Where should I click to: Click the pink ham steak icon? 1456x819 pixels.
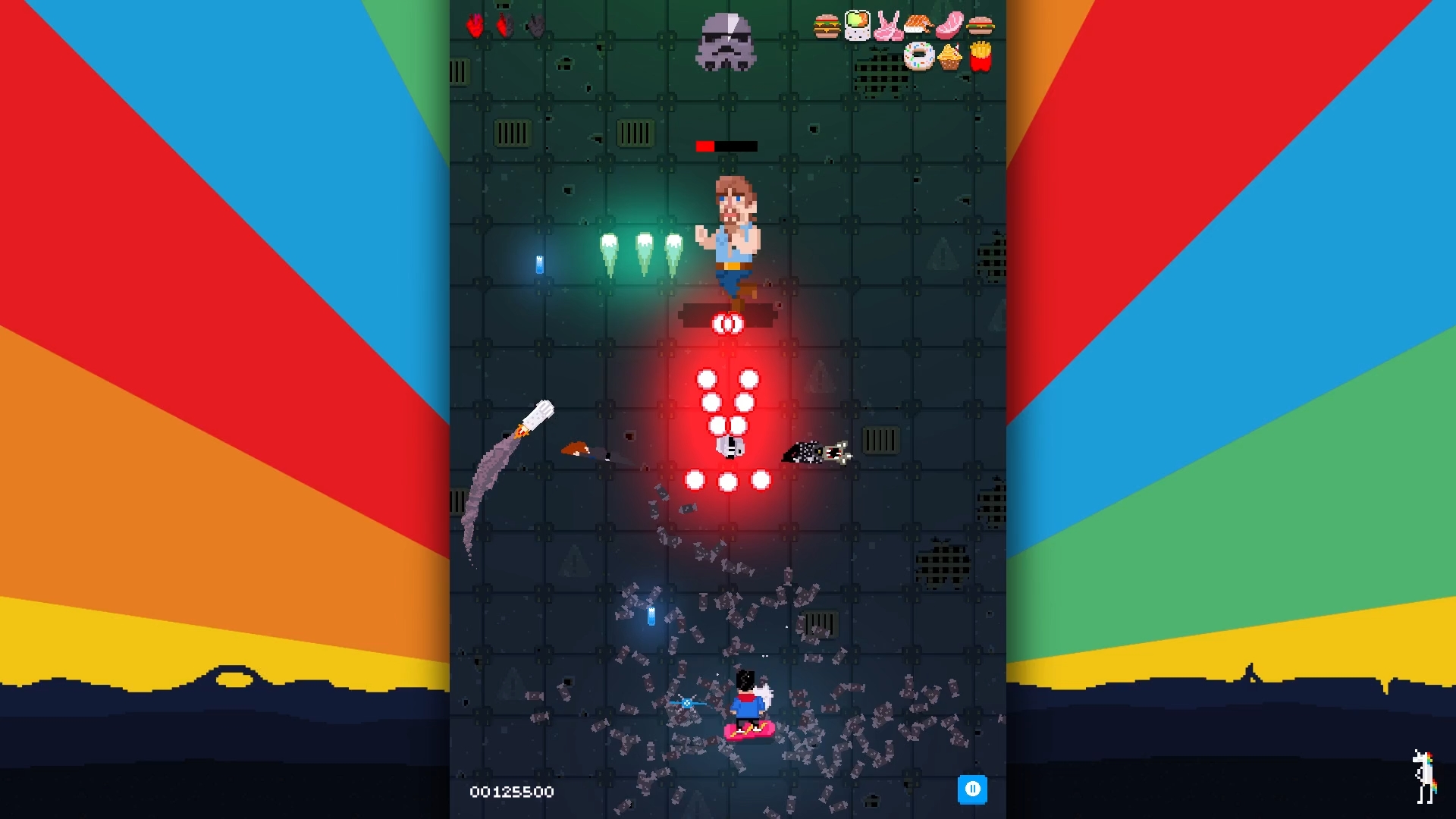coord(949,25)
